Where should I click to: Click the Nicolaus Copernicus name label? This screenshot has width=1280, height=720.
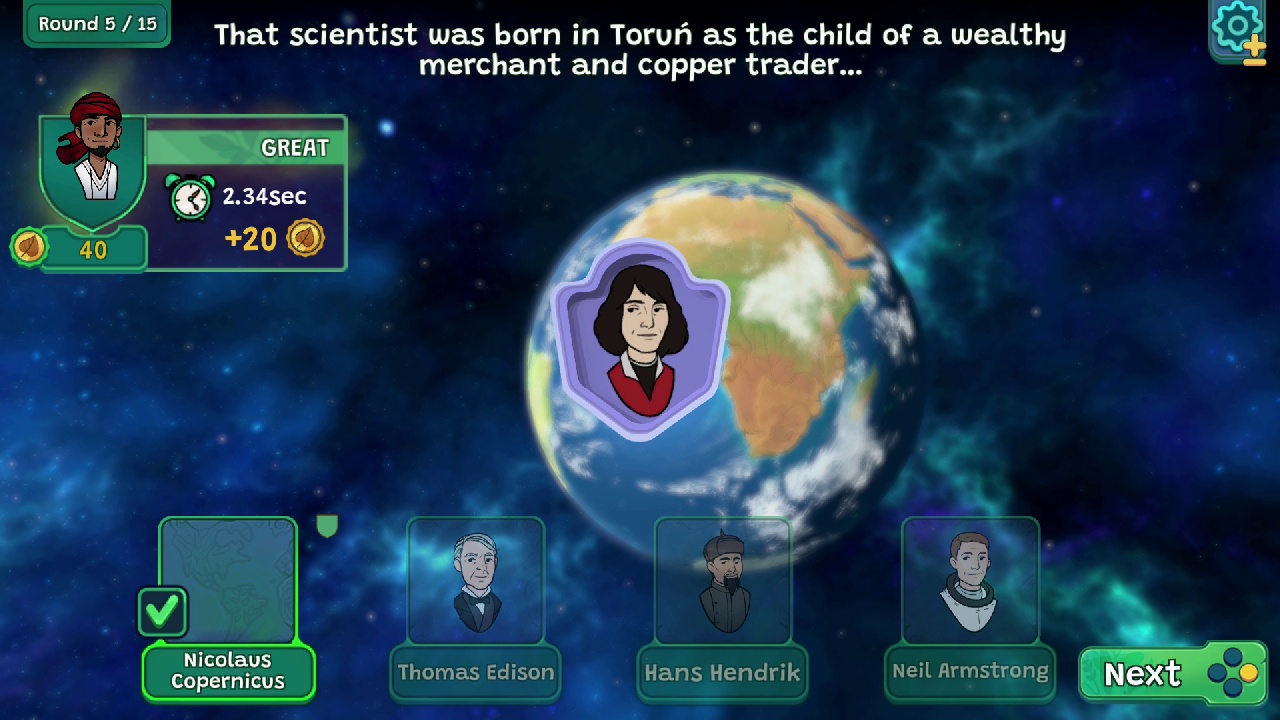click(x=228, y=672)
